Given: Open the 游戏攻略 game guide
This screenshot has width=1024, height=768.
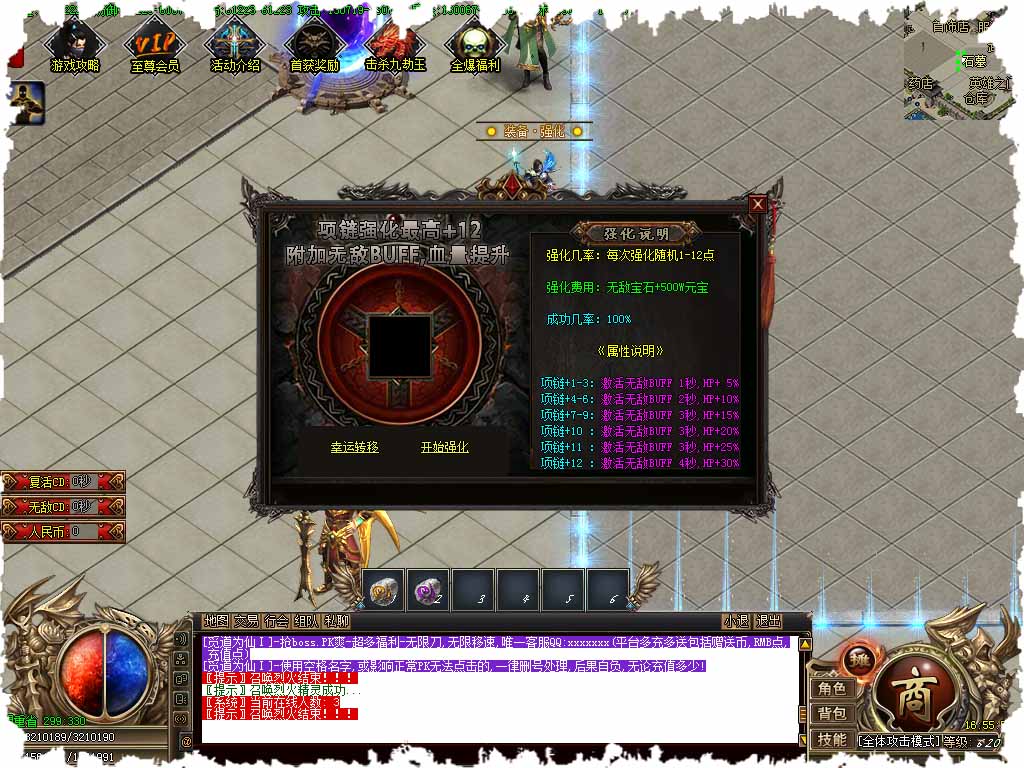Looking at the screenshot, I should coord(75,46).
